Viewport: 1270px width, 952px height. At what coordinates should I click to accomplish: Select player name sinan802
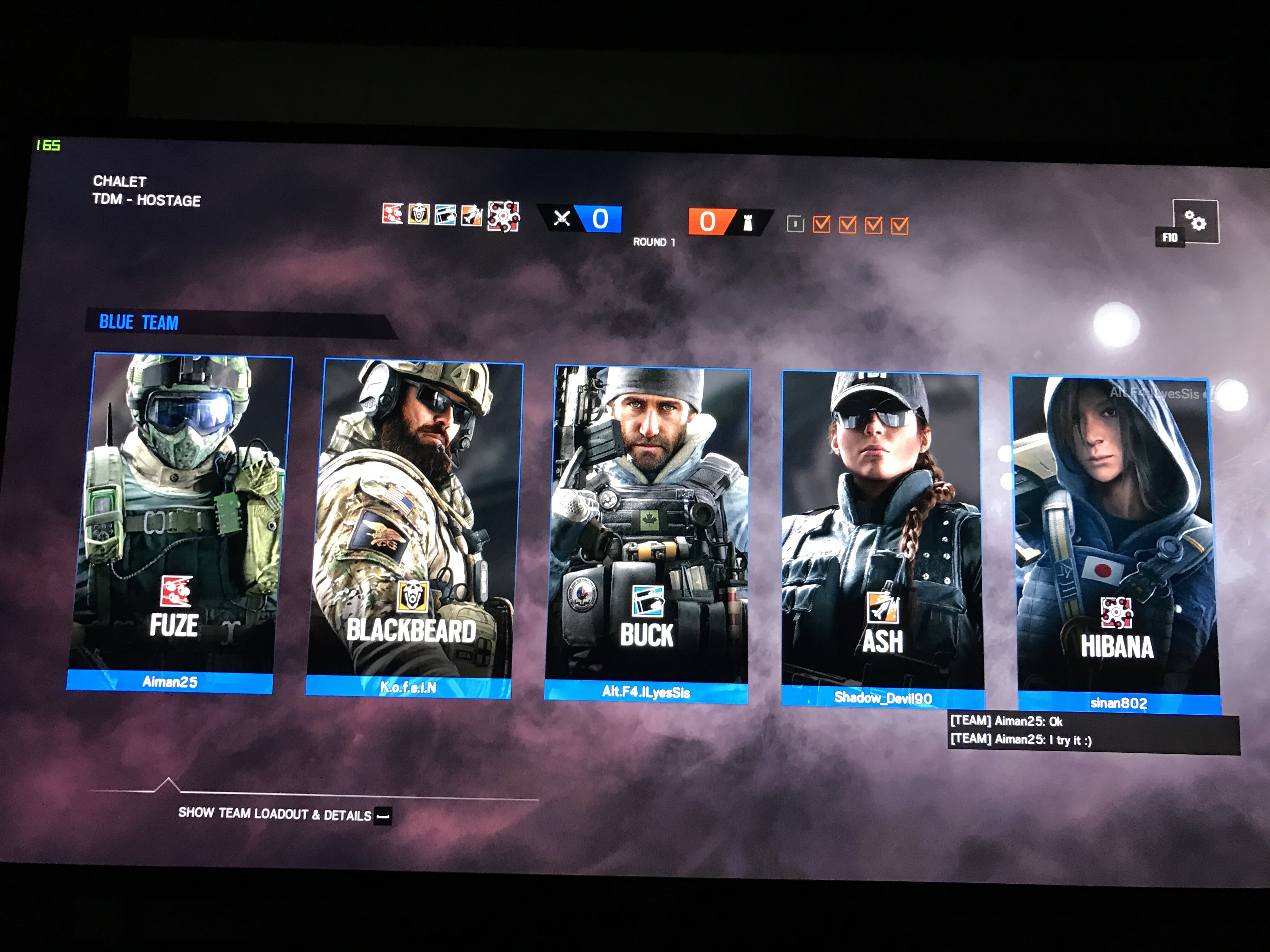(1118, 703)
